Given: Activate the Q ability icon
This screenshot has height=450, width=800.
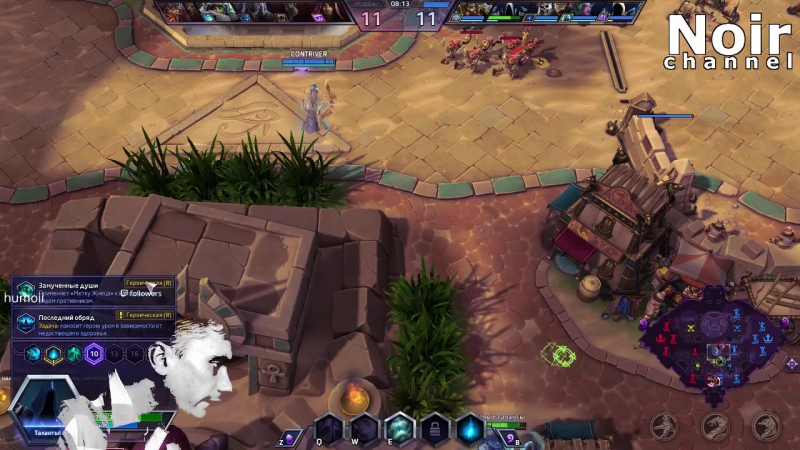Looking at the screenshot, I should click(x=329, y=429).
